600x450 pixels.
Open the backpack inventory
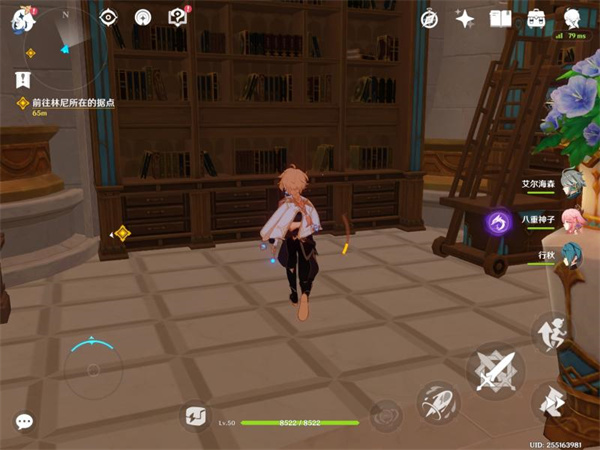[536, 18]
